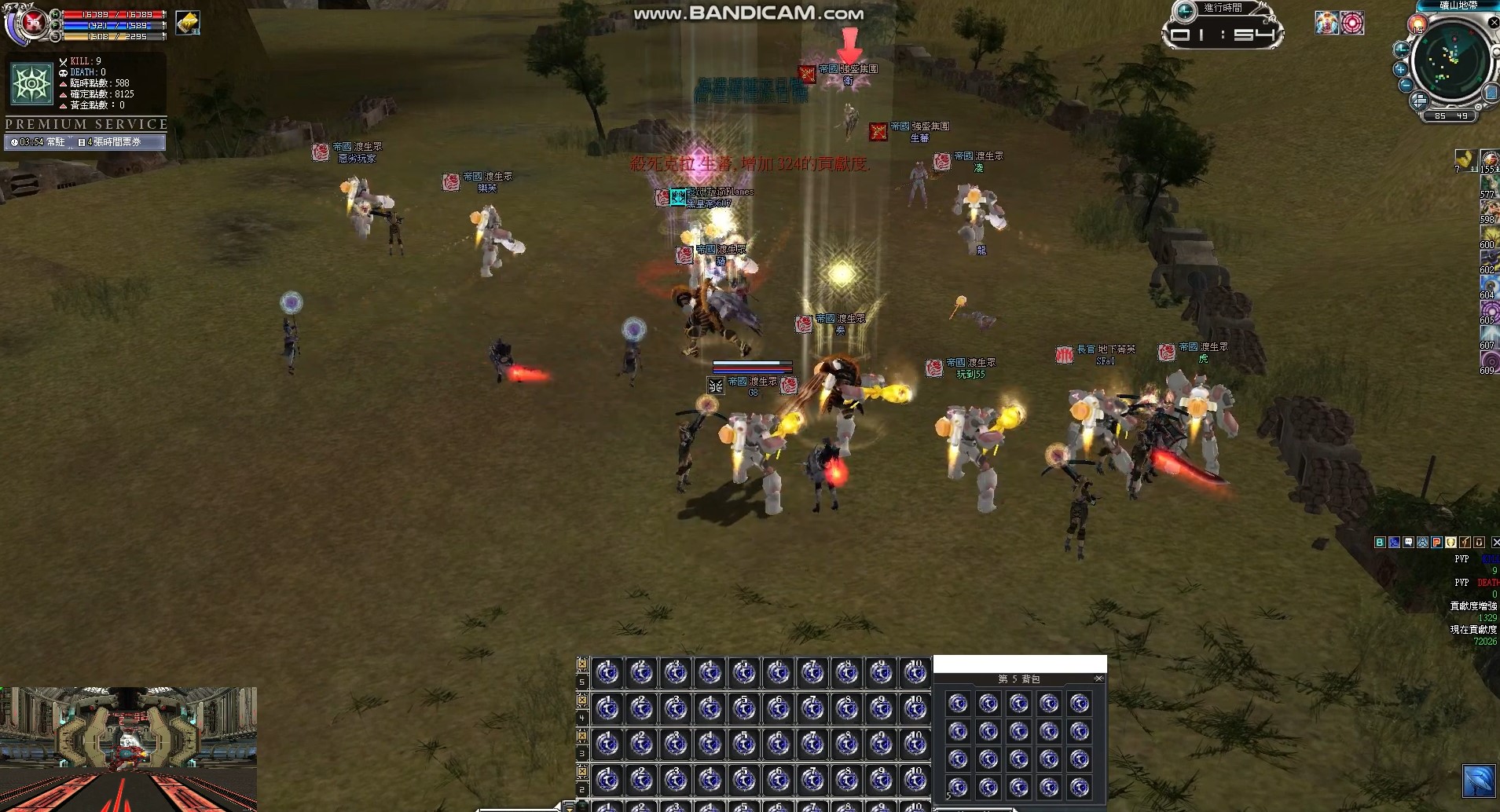Click the winged figure buff icon
Viewport: 1500px width, 812px height.
[x=1327, y=23]
